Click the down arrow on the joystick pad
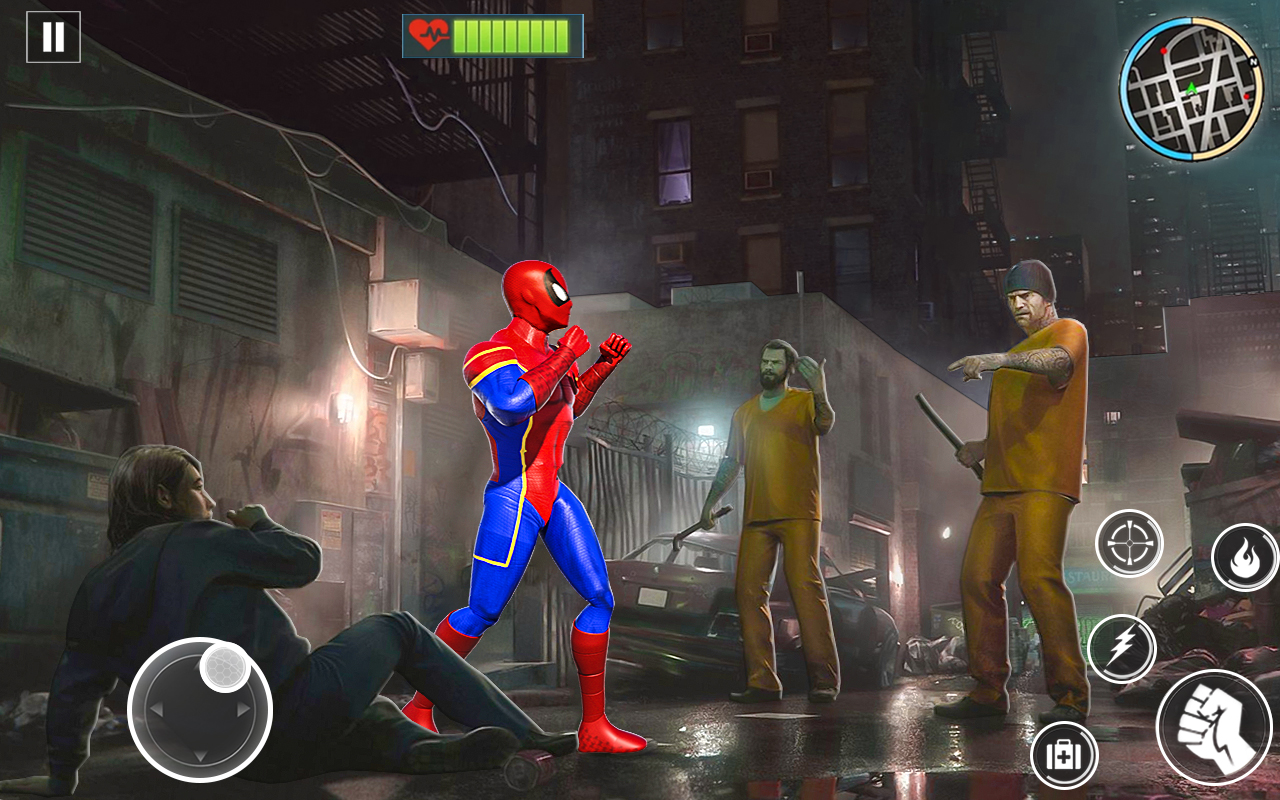The image size is (1280, 800). [201, 756]
